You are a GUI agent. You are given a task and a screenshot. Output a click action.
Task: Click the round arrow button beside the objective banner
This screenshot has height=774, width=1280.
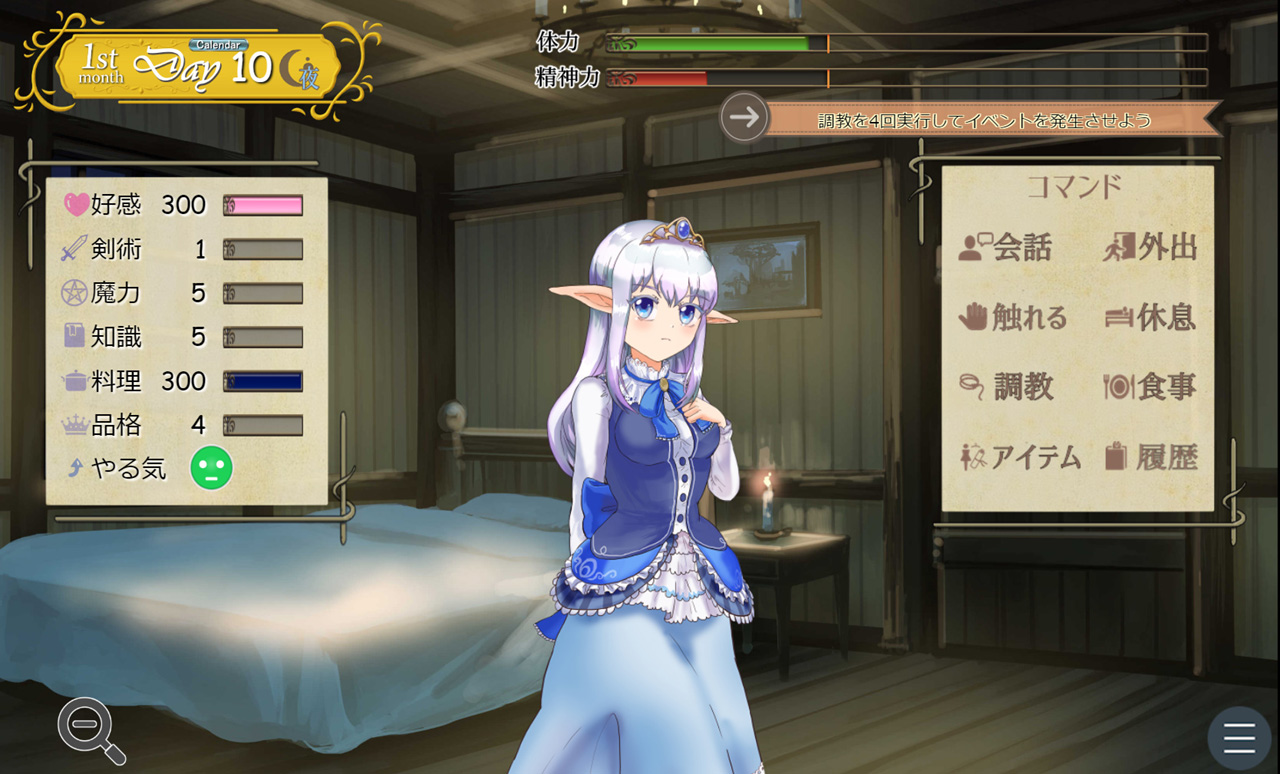click(744, 118)
